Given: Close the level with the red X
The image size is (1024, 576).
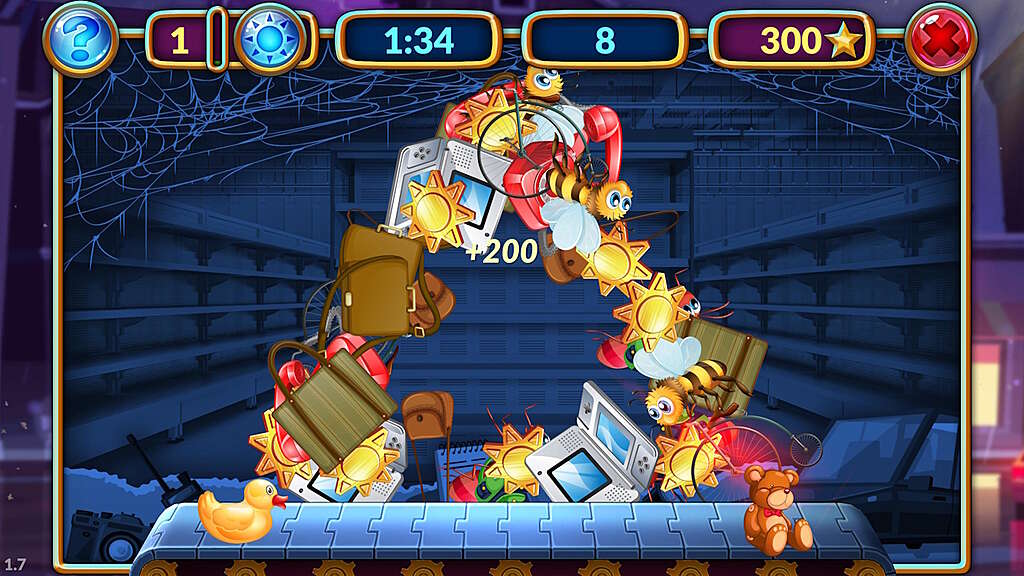Looking at the screenshot, I should (941, 40).
